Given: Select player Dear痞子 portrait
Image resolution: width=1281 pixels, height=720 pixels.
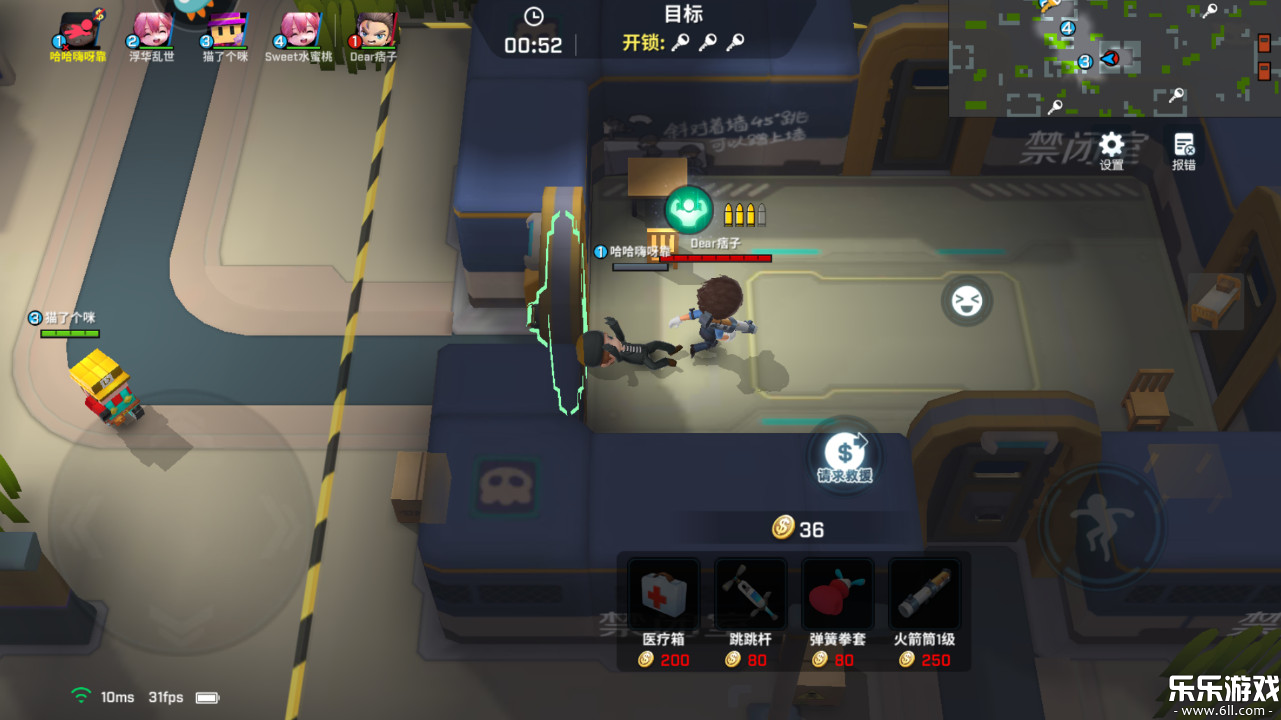Looking at the screenshot, I should [374, 30].
